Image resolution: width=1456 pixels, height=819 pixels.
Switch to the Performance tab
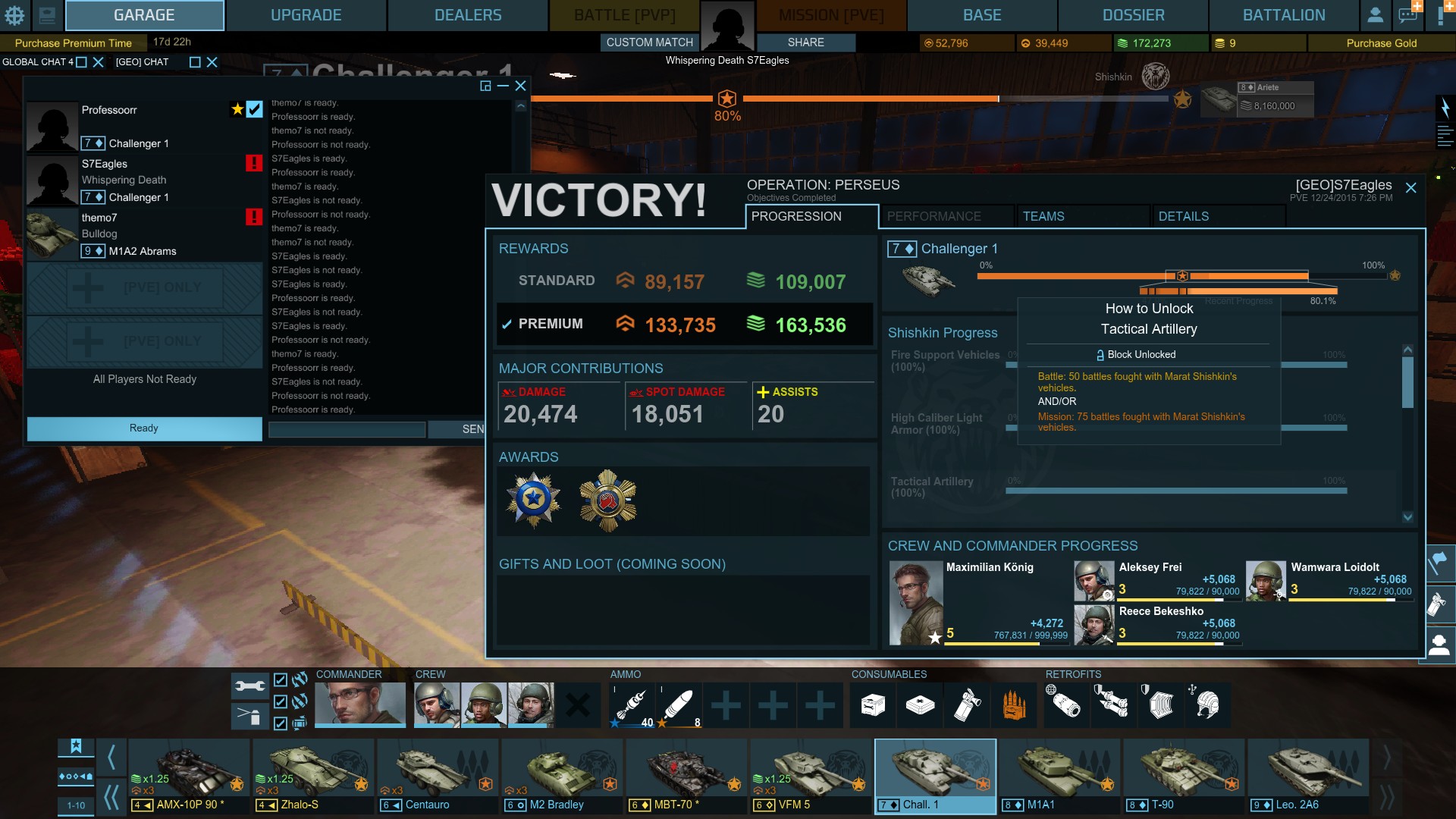pyautogui.click(x=946, y=216)
